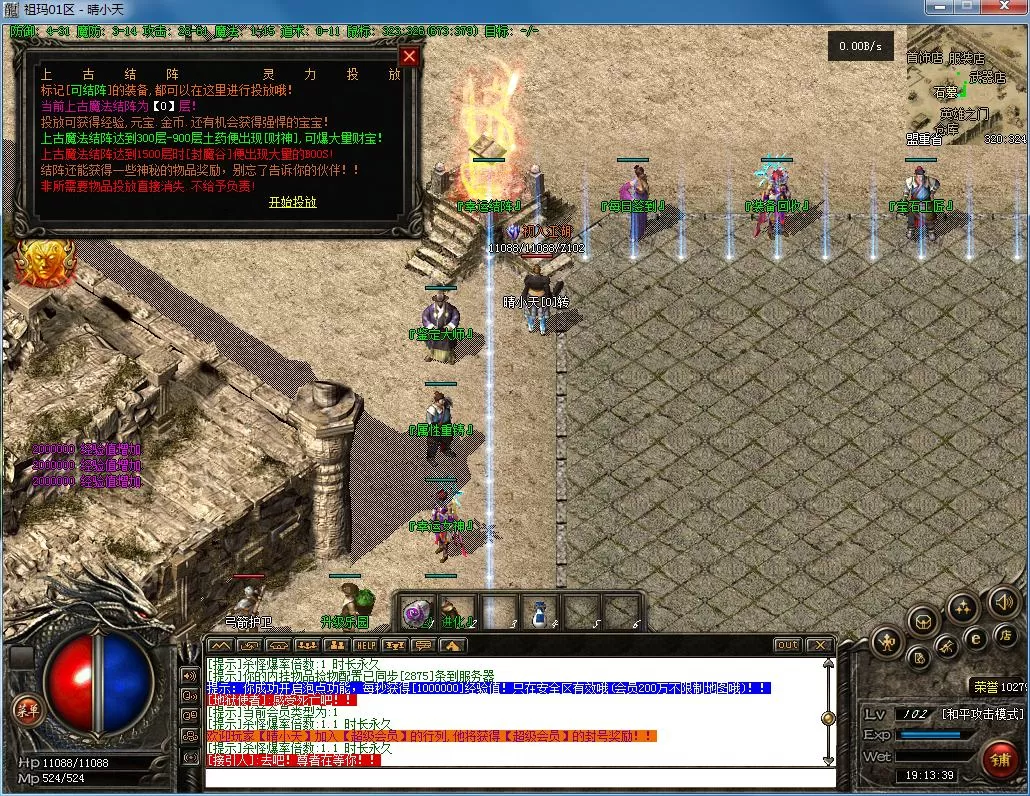Use the blue potion bottle hotbar slot
The image size is (1030, 796).
click(539, 612)
